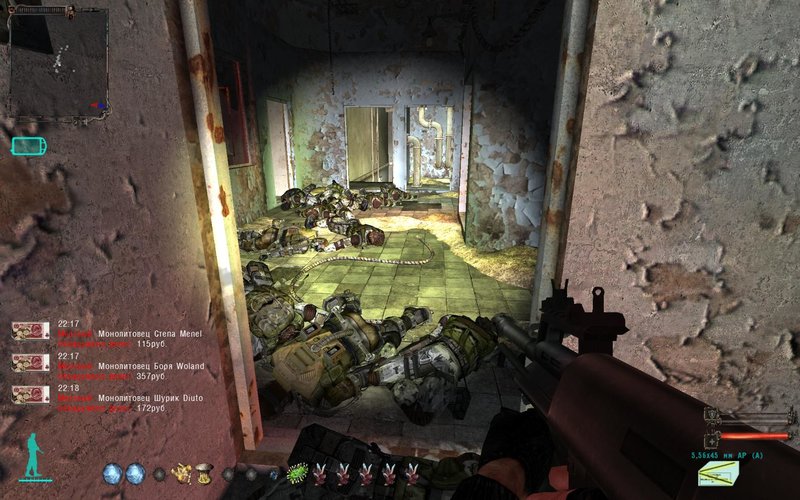Click the cyan battery indicator icon
The image size is (800, 500).
[x=28, y=146]
